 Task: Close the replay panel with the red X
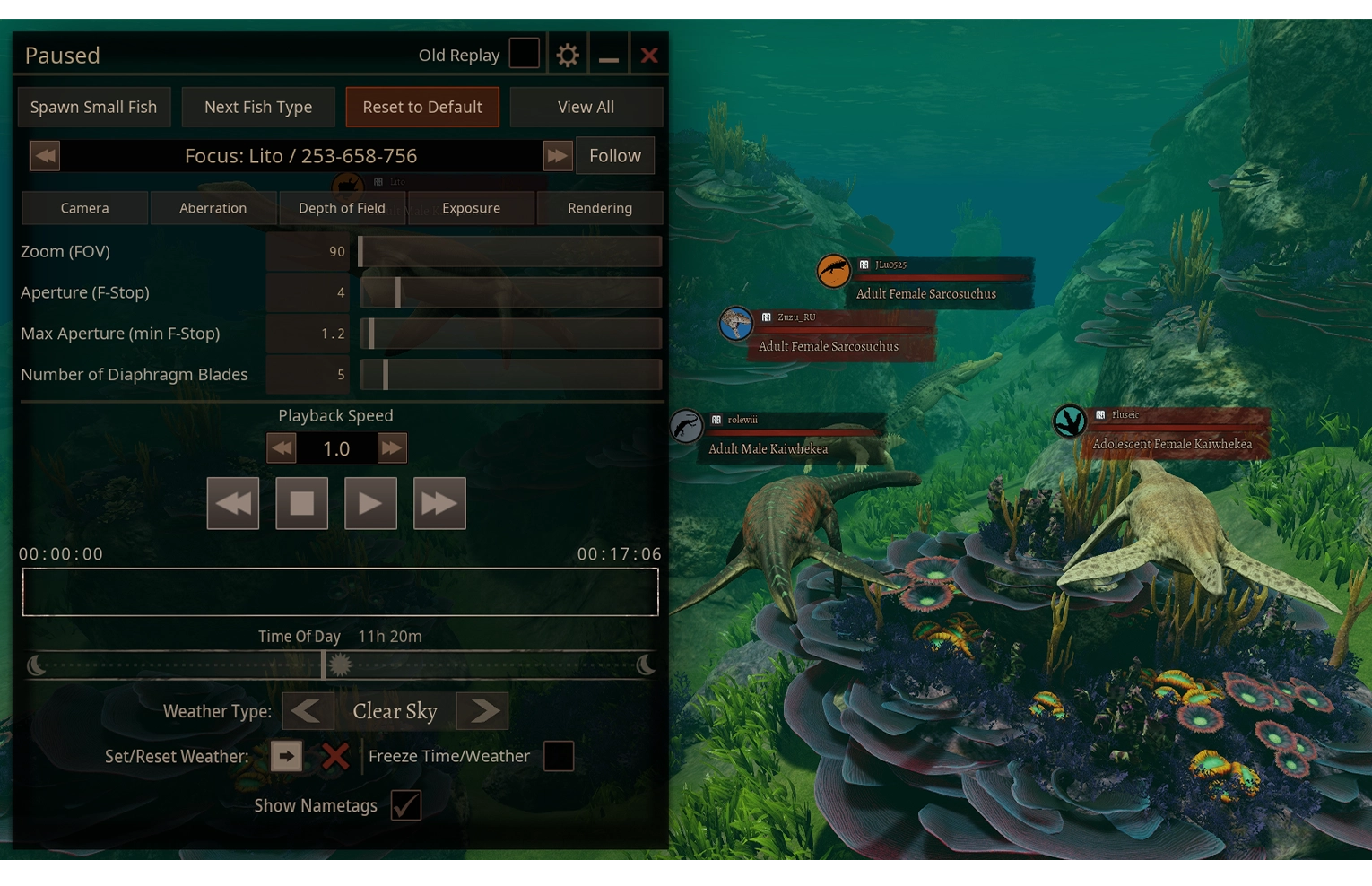point(649,56)
